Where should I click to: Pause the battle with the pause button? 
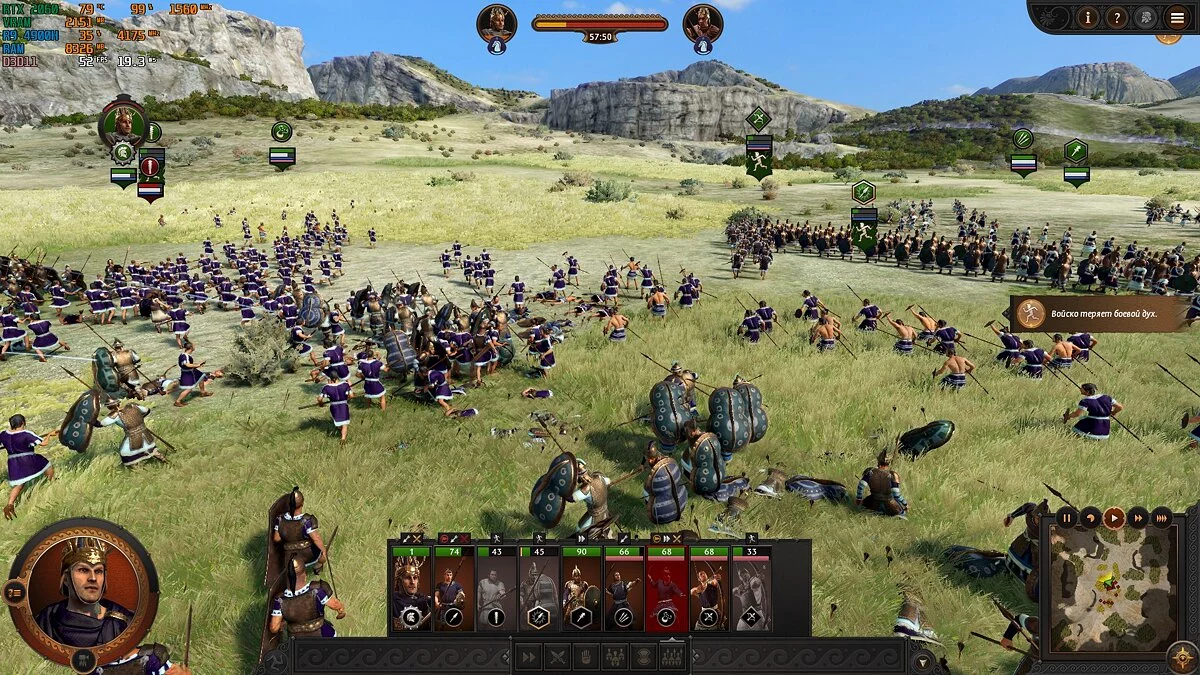[x=1066, y=518]
